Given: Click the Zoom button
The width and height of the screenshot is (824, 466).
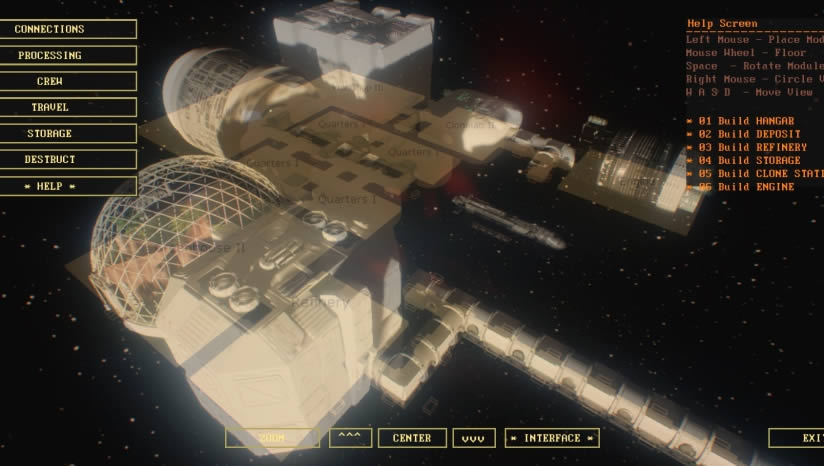Looking at the screenshot, I should (x=272, y=438).
